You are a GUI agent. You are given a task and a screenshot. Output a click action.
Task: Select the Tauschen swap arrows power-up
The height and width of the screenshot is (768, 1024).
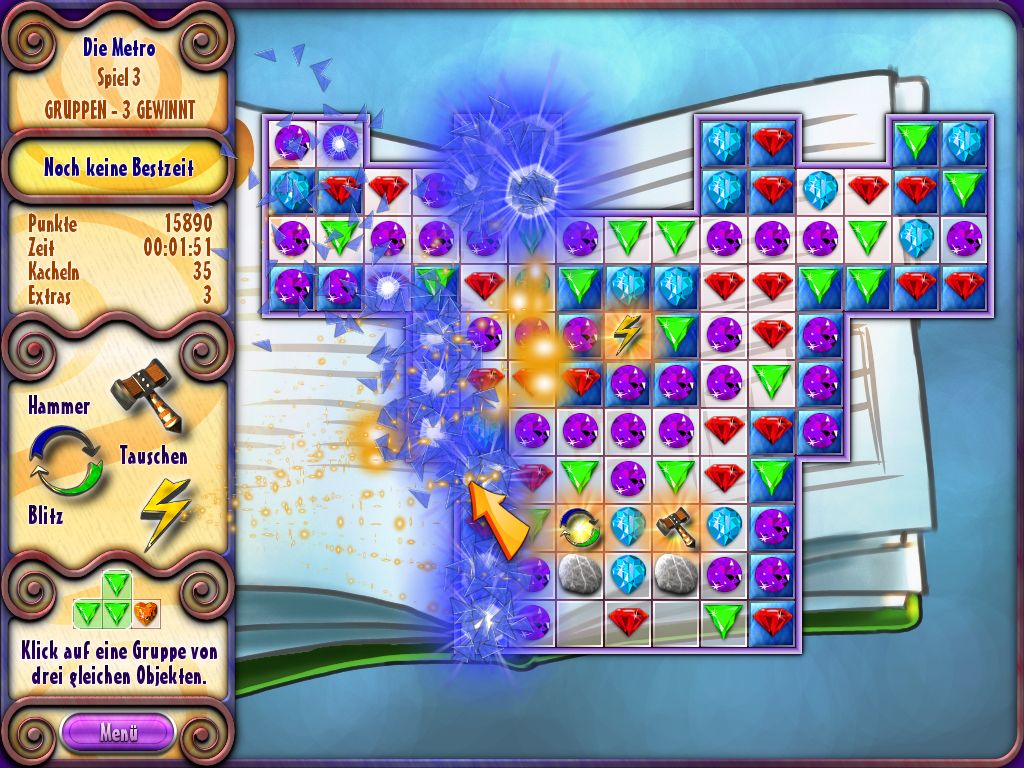(66, 461)
